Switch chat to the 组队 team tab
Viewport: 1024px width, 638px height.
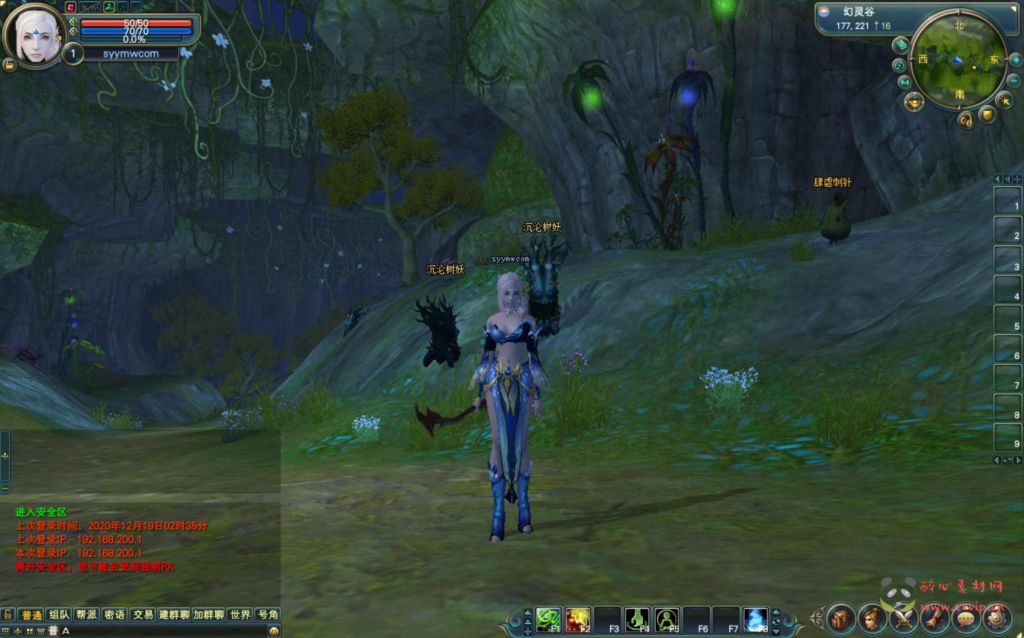point(59,615)
